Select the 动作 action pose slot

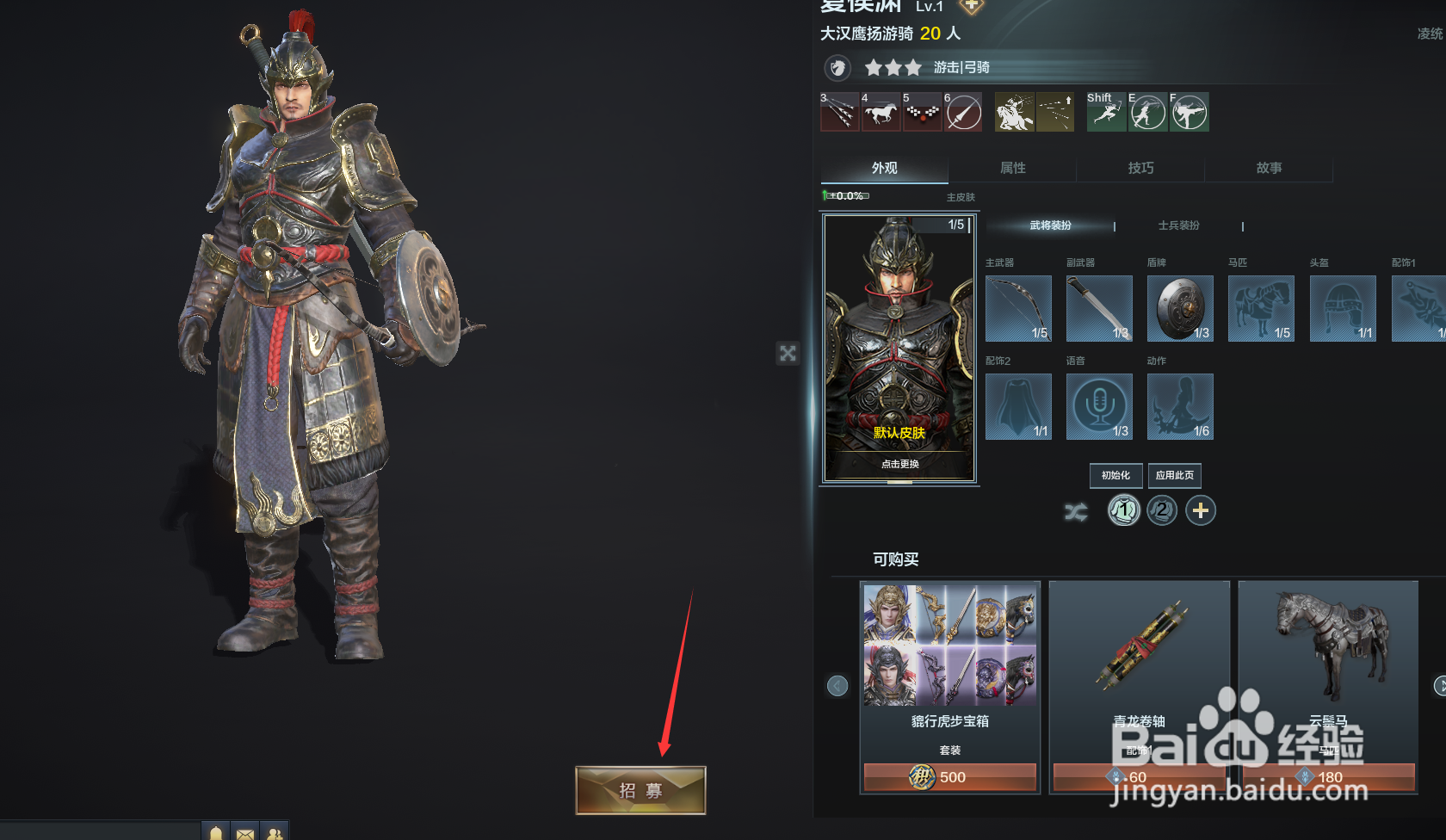tap(1180, 406)
